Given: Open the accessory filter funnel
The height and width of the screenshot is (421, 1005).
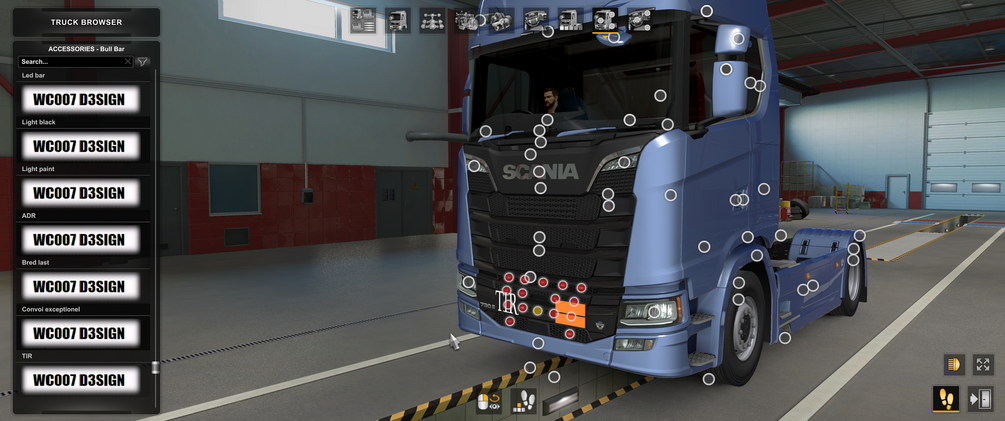Looking at the screenshot, I should click(143, 62).
